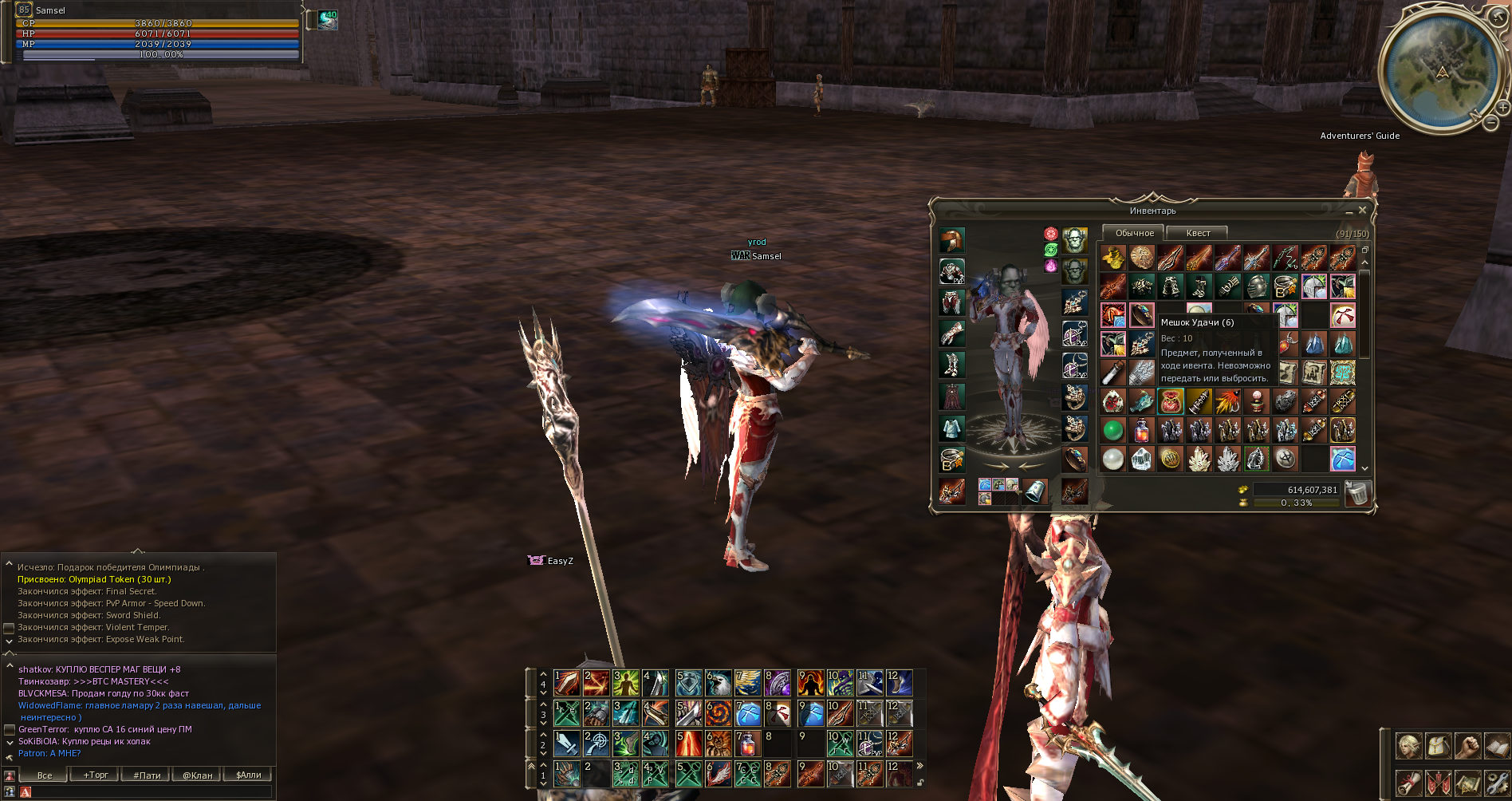
Task: Activate the white eagle head skill
Action: point(718,683)
